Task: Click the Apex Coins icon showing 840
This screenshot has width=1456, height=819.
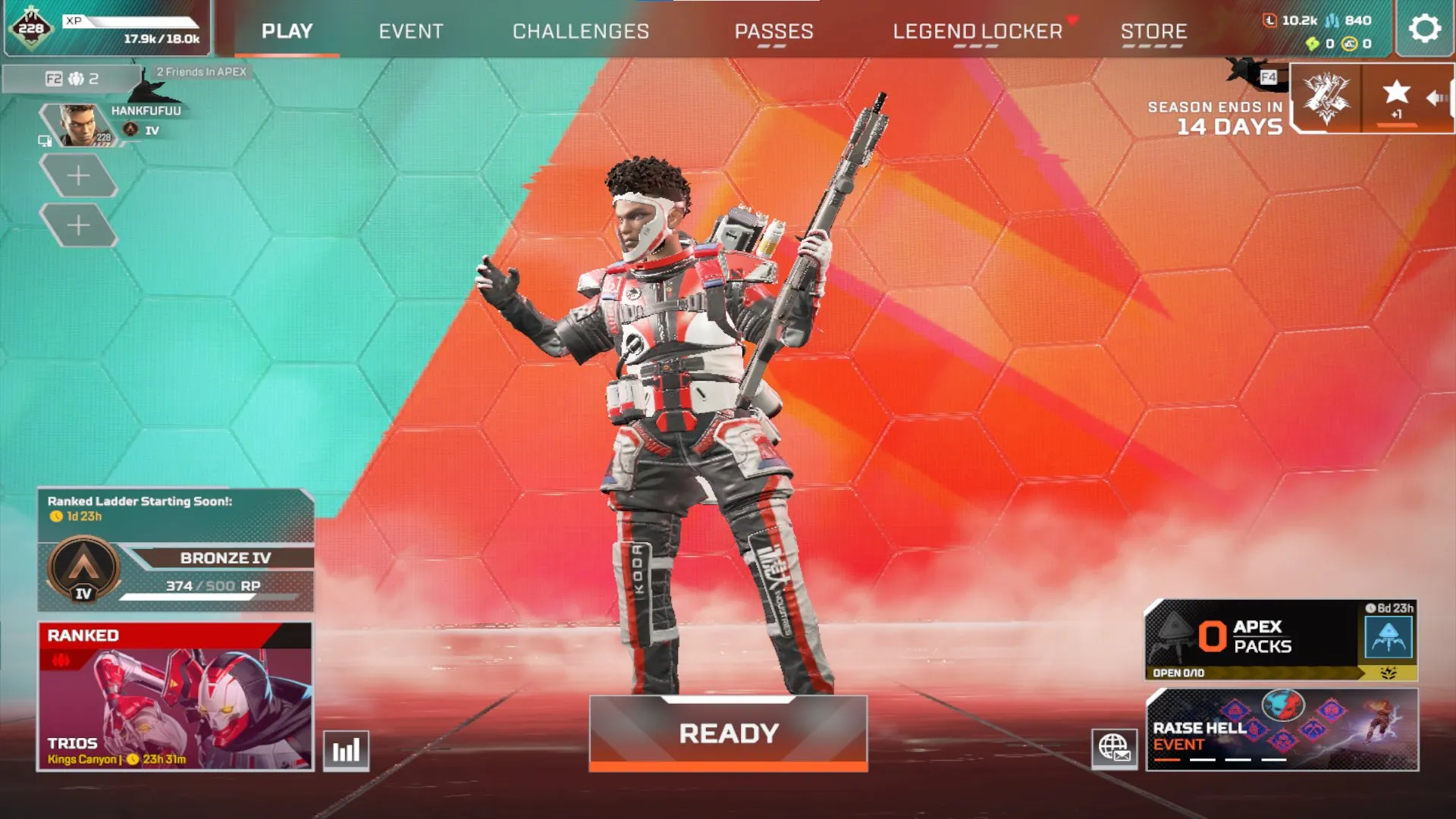Action: click(x=1332, y=20)
